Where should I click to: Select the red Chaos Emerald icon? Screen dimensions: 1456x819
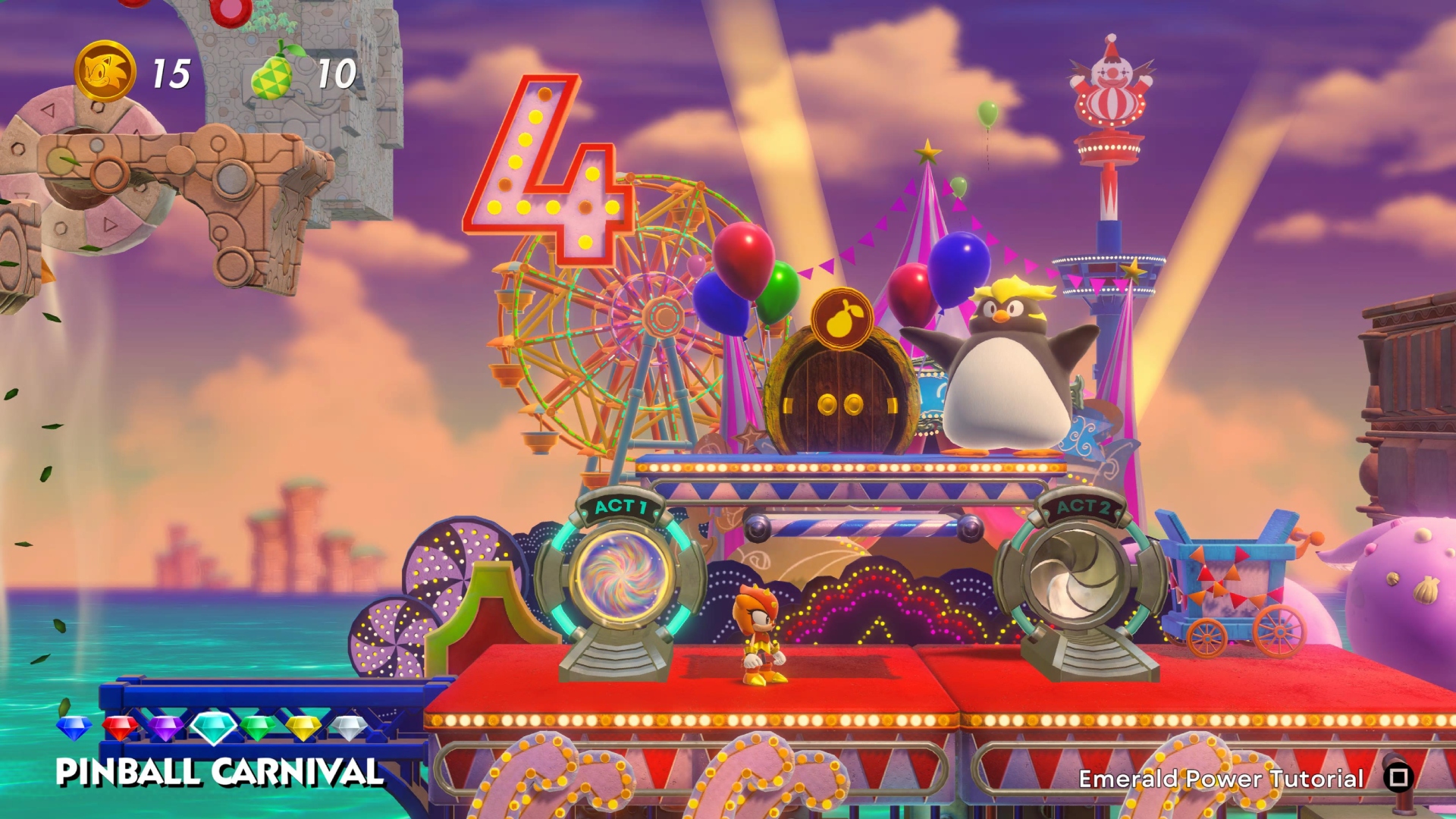tap(121, 726)
